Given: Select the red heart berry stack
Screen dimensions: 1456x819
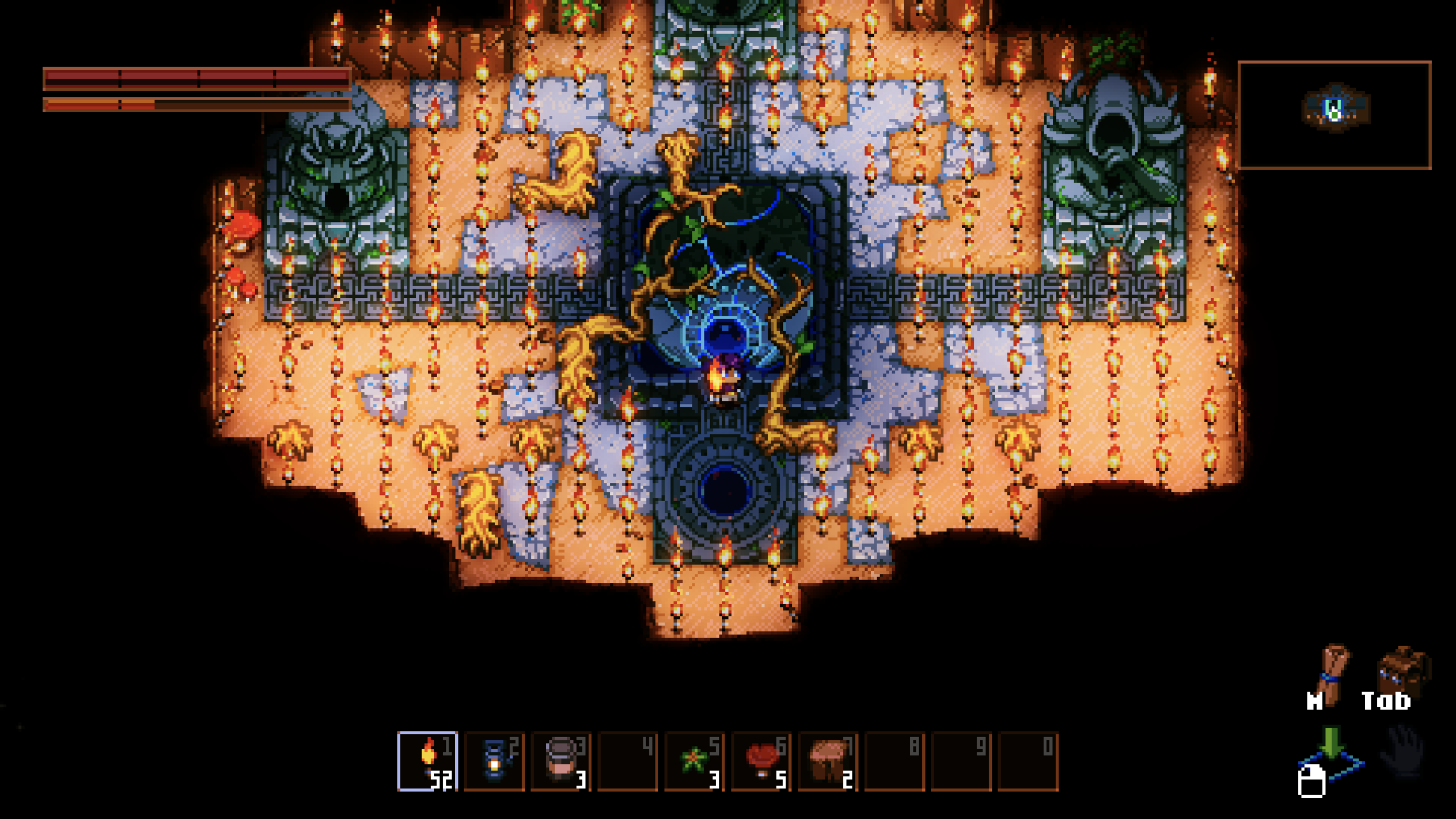Looking at the screenshot, I should (761, 761).
